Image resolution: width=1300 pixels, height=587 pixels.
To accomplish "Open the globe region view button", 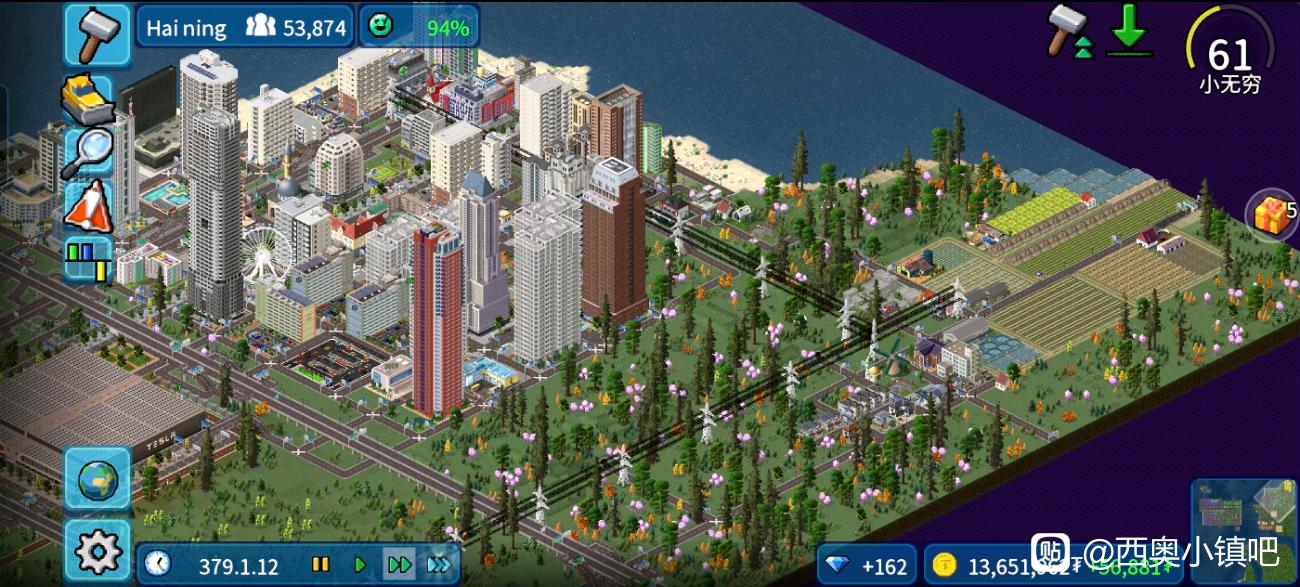I will (x=98, y=480).
